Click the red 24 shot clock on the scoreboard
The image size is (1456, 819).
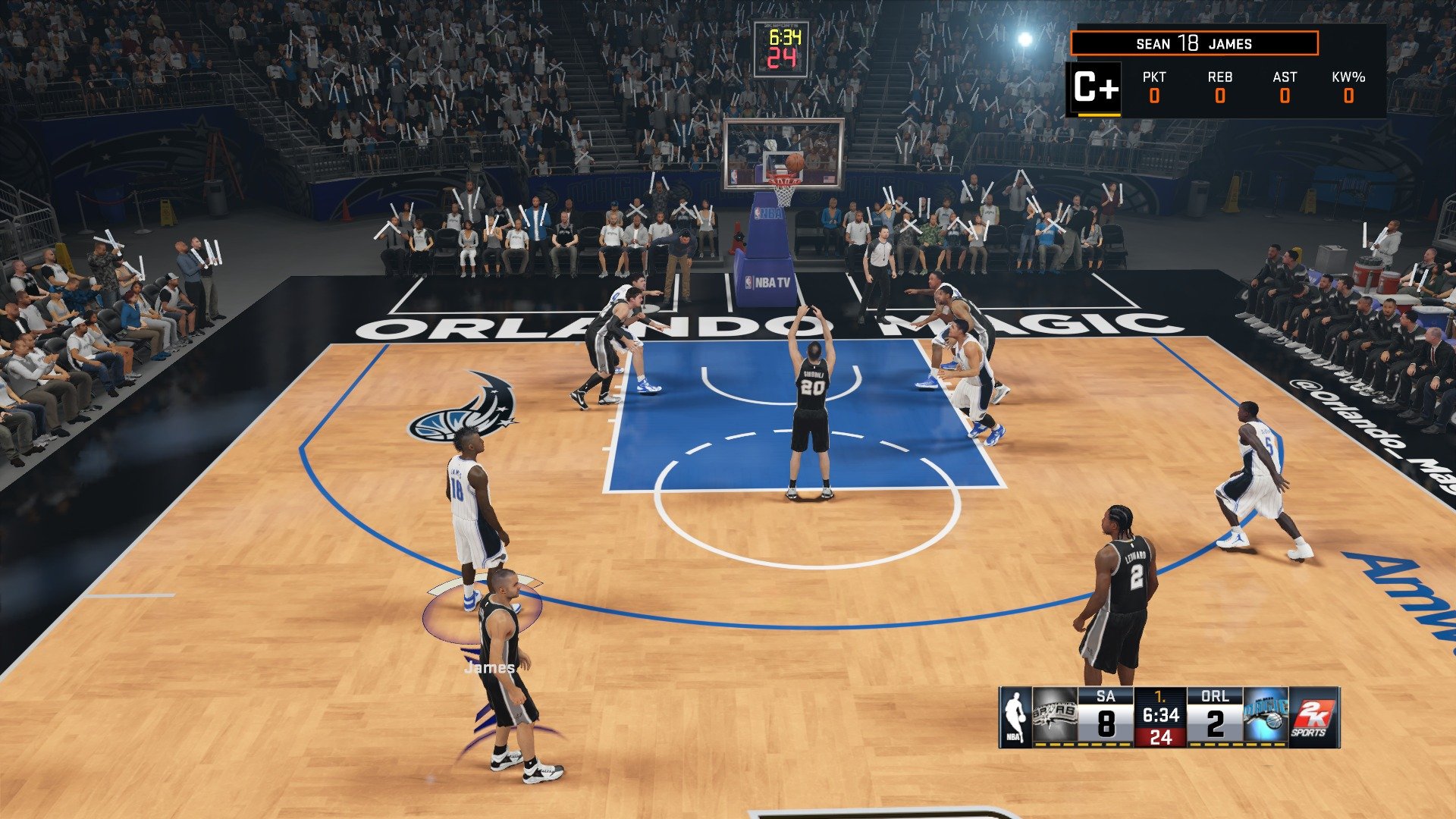pyautogui.click(x=1160, y=737)
